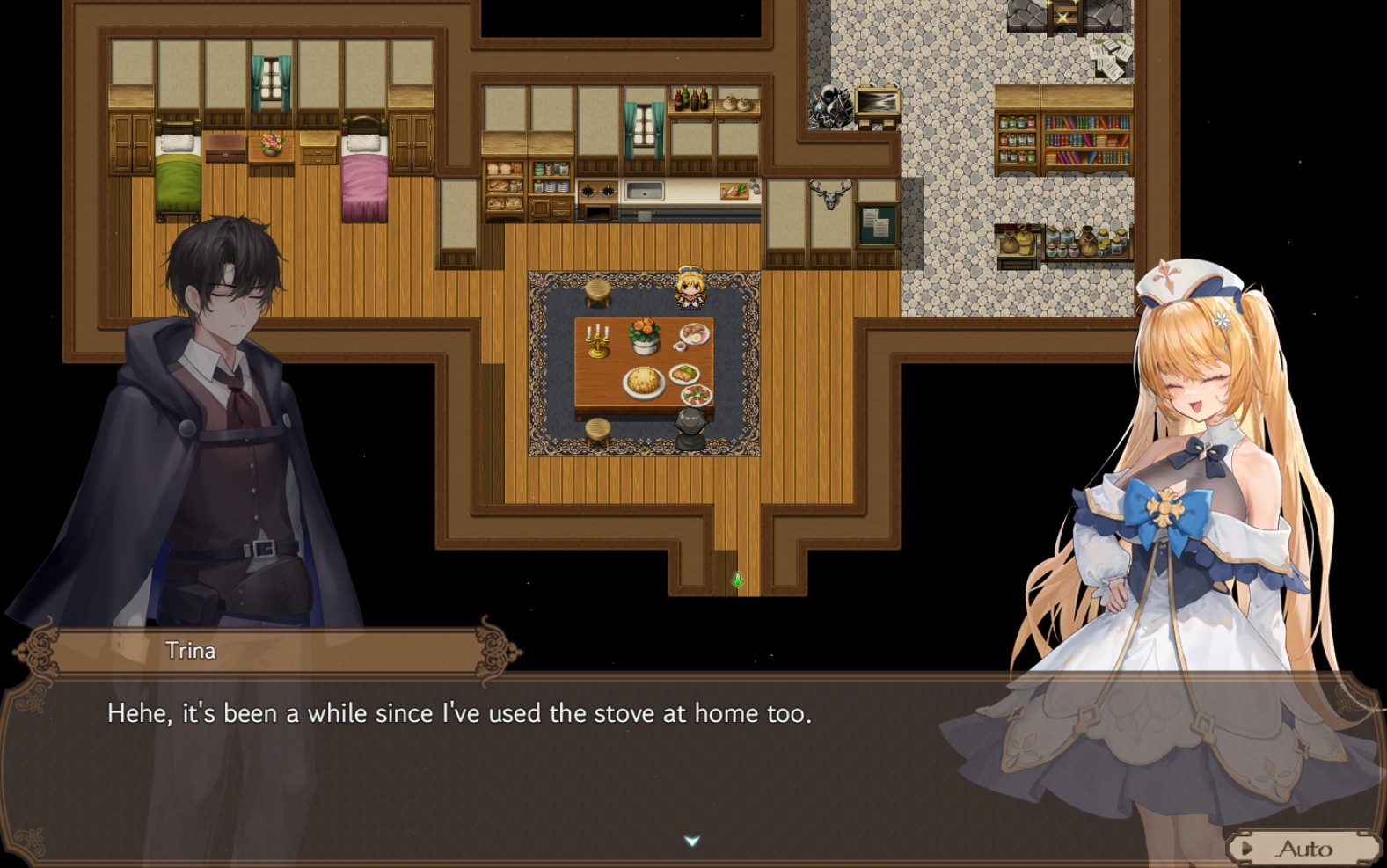Click the pile of armor in the corner

click(x=828, y=104)
